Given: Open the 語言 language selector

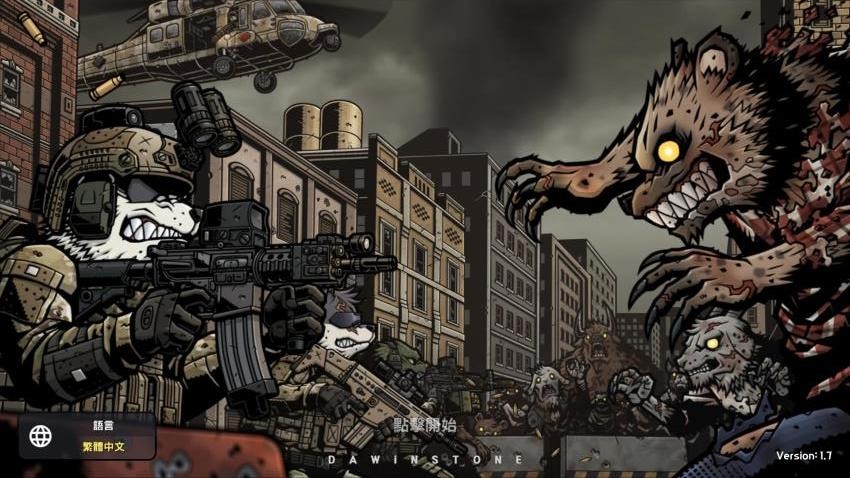Looking at the screenshot, I should pyautogui.click(x=88, y=436).
